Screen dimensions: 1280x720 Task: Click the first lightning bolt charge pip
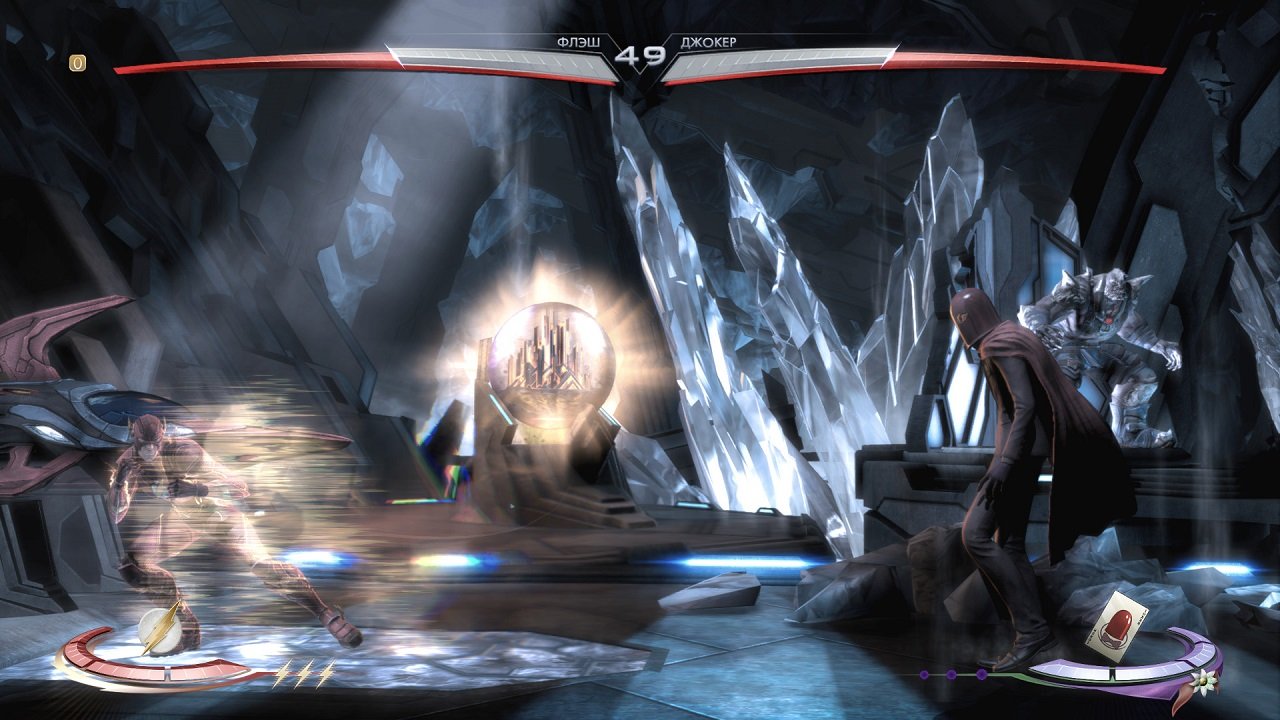(x=284, y=672)
